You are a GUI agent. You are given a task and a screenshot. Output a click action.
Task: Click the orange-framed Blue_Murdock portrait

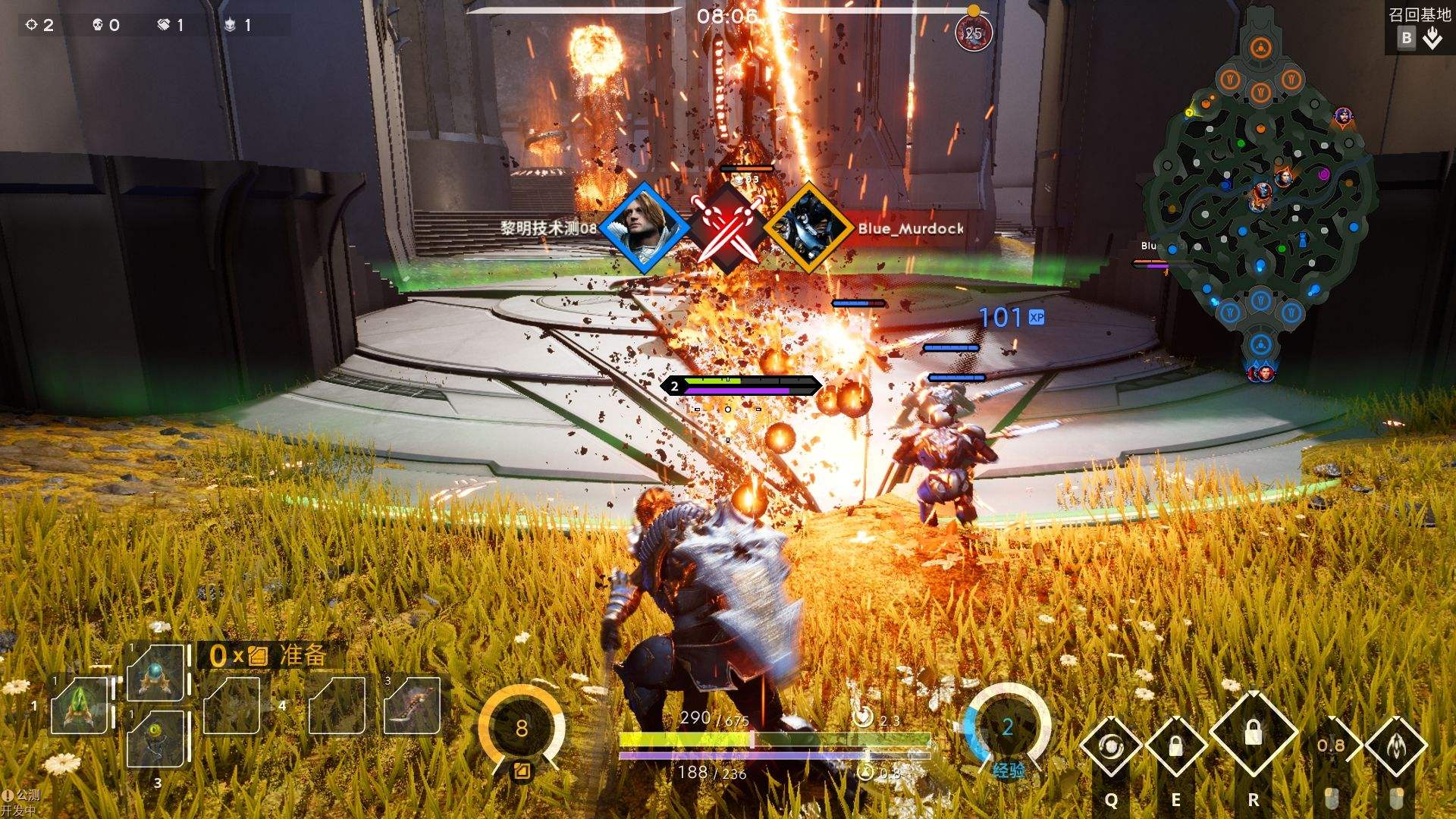[808, 227]
